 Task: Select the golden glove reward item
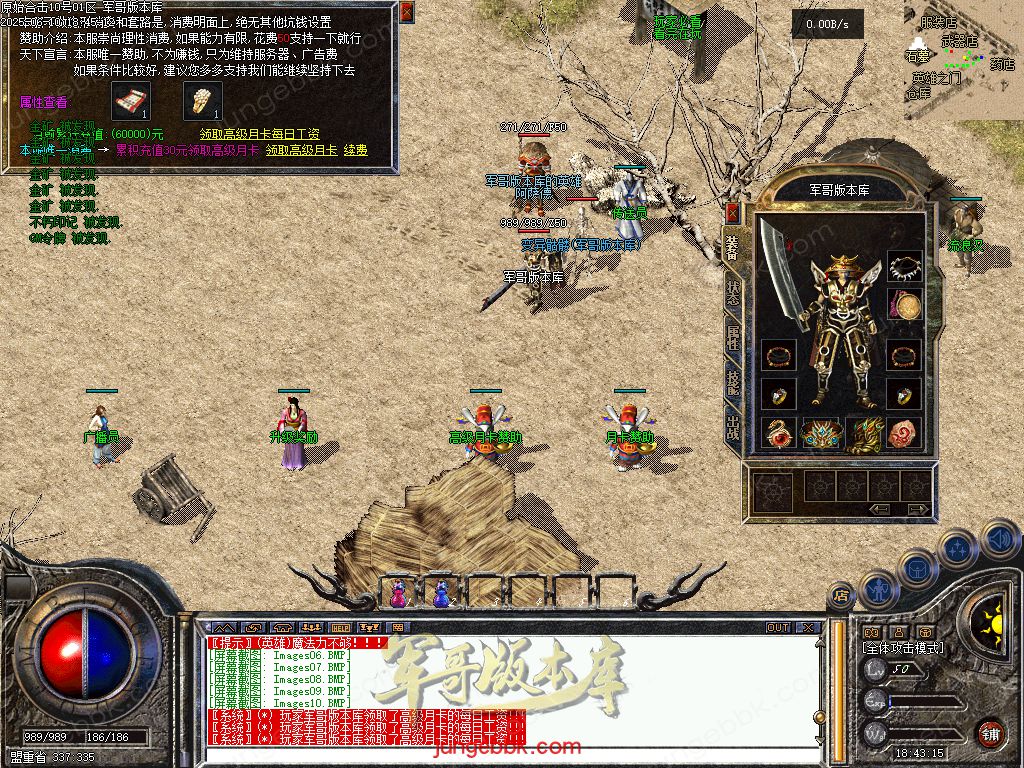[x=202, y=101]
